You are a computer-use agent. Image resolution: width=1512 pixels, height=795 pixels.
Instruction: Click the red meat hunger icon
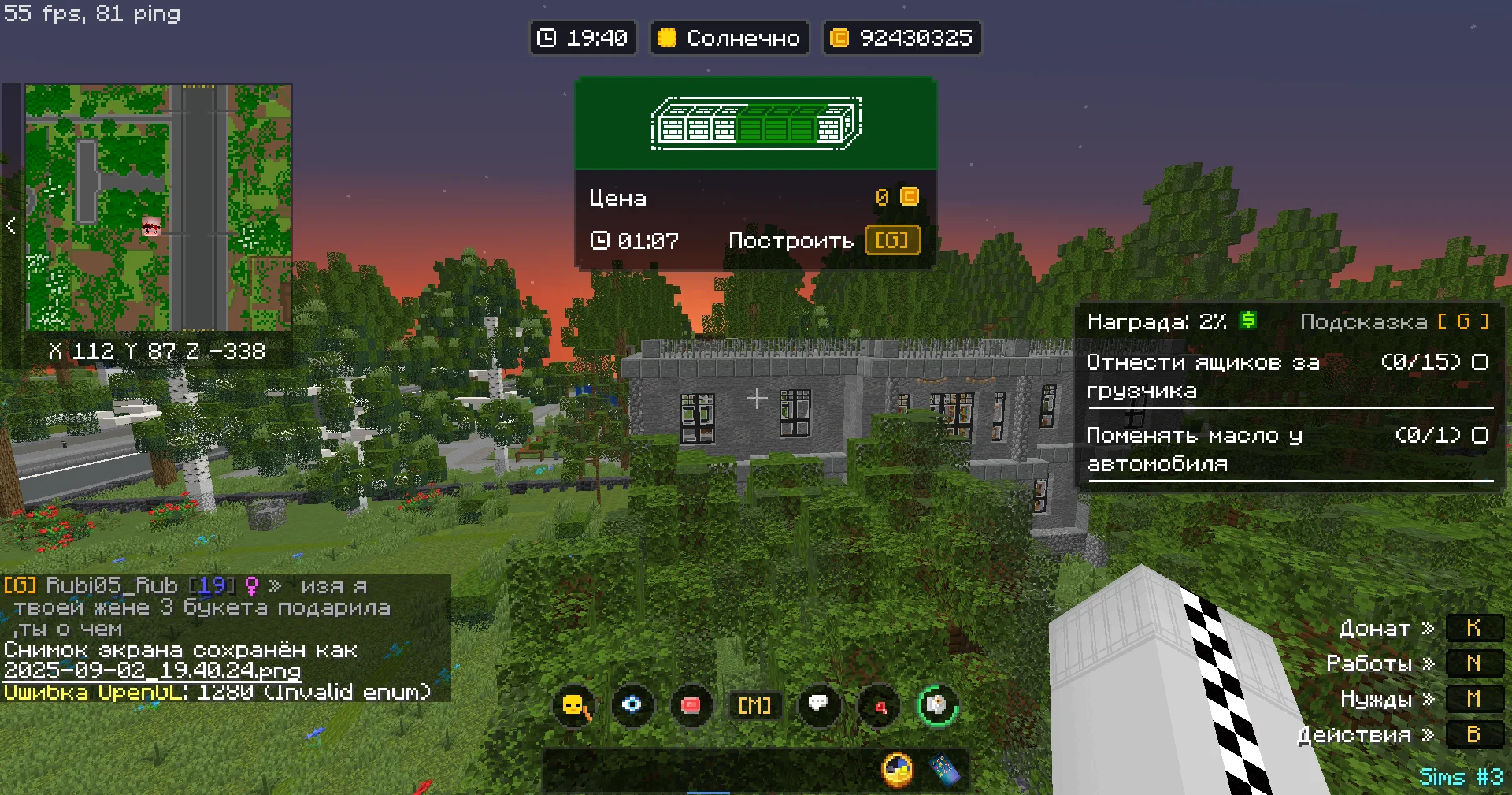tap(691, 704)
